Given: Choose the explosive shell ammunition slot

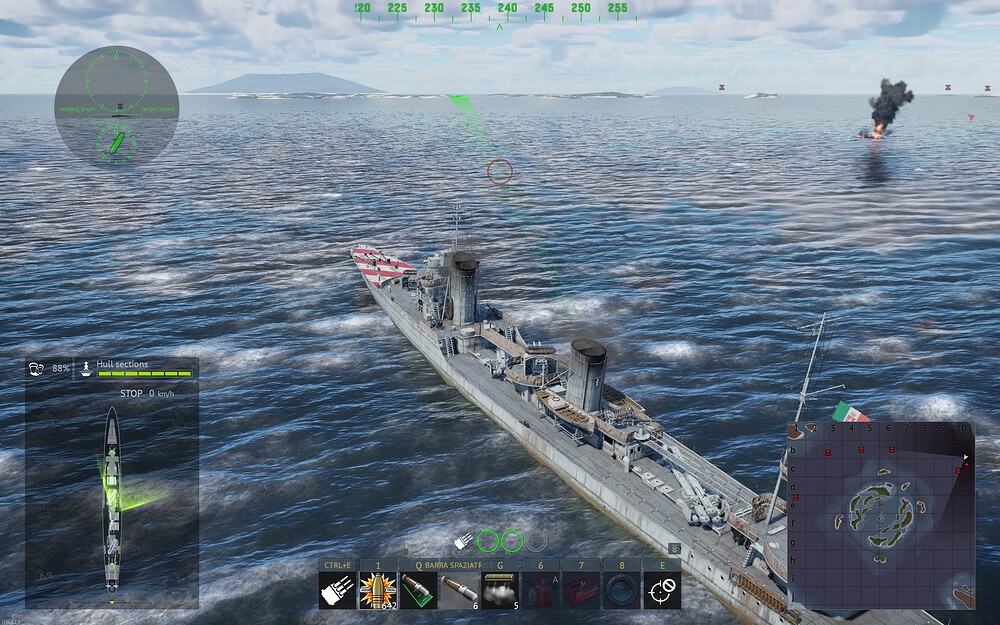Looking at the screenshot, I should 378,591.
